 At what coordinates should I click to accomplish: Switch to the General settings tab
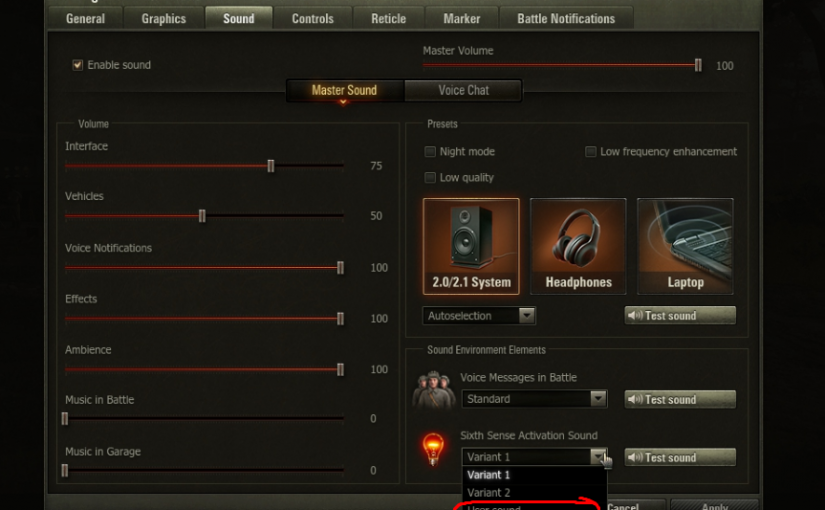click(x=85, y=18)
